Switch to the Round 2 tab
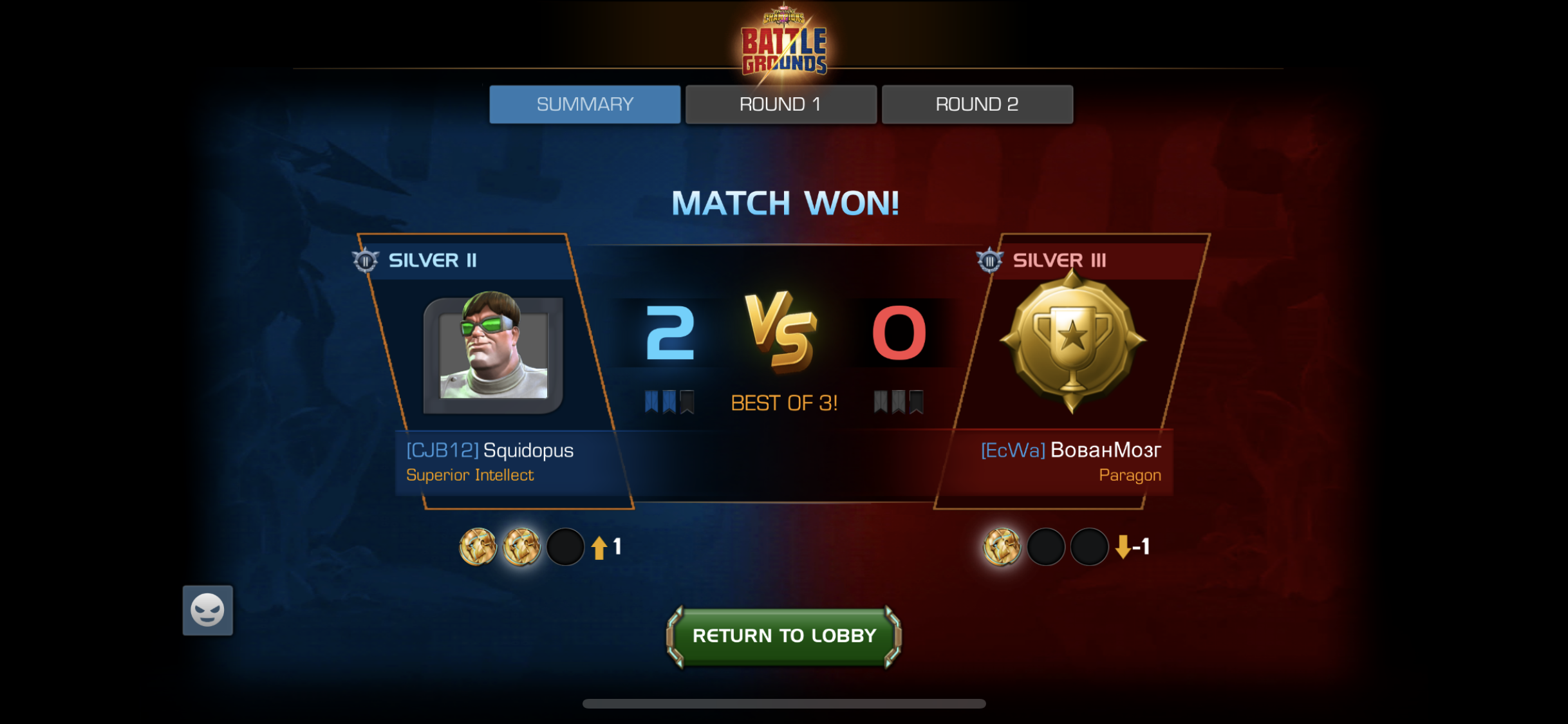Image resolution: width=1568 pixels, height=724 pixels. (976, 104)
